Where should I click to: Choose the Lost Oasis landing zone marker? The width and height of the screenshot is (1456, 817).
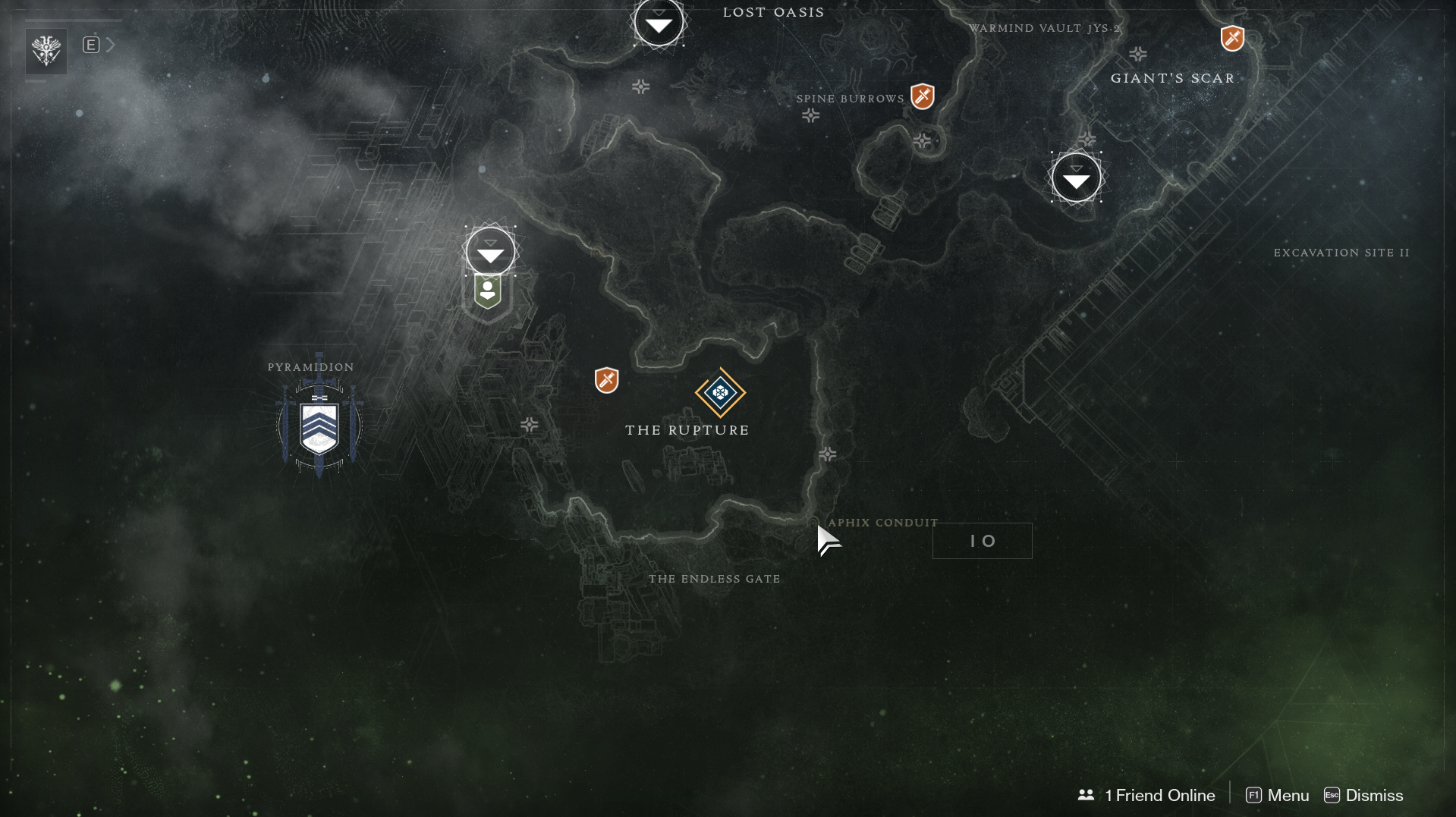[x=659, y=24]
